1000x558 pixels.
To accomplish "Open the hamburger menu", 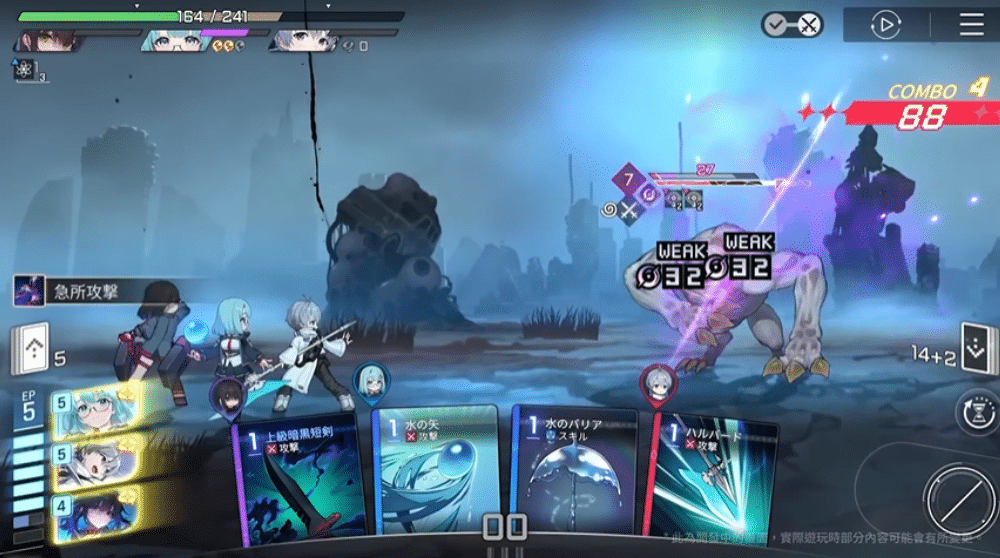I will pos(971,25).
